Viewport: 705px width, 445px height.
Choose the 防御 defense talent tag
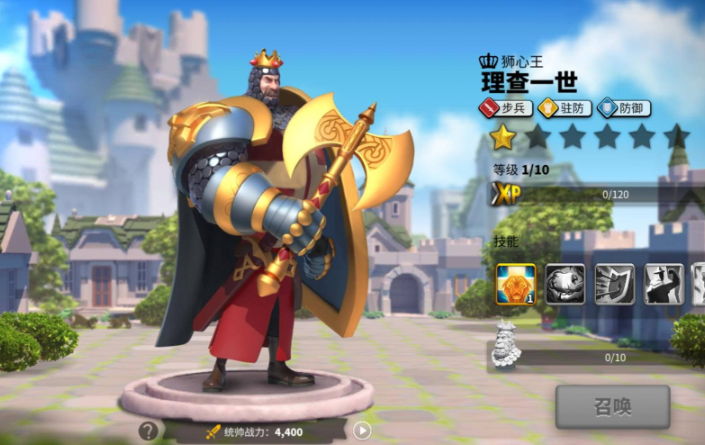click(x=626, y=108)
